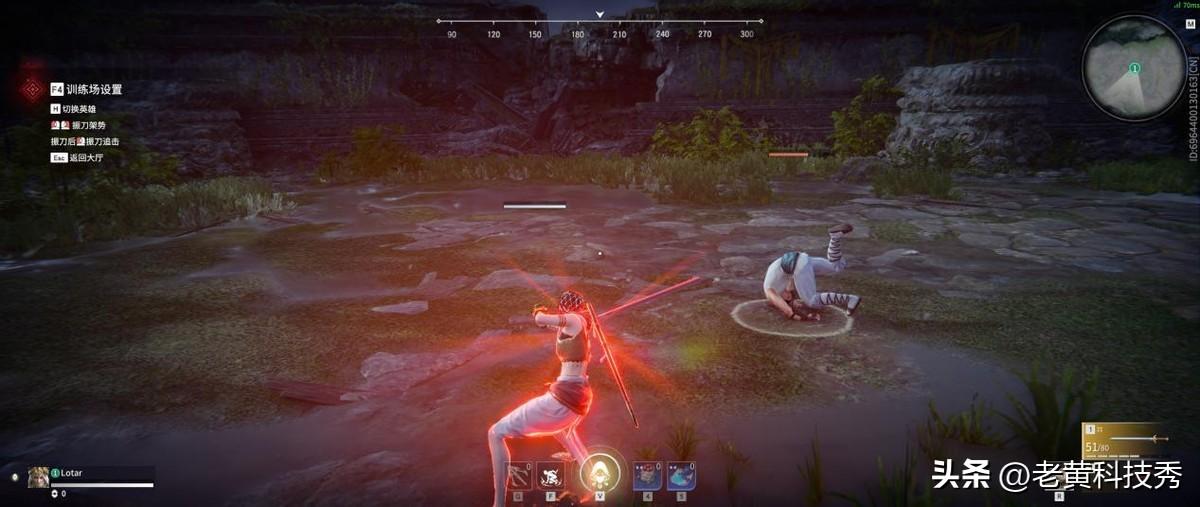Viewport: 1200px width, 507px height.
Task: Click the compass bar heading marker
Action: click(x=599, y=15)
